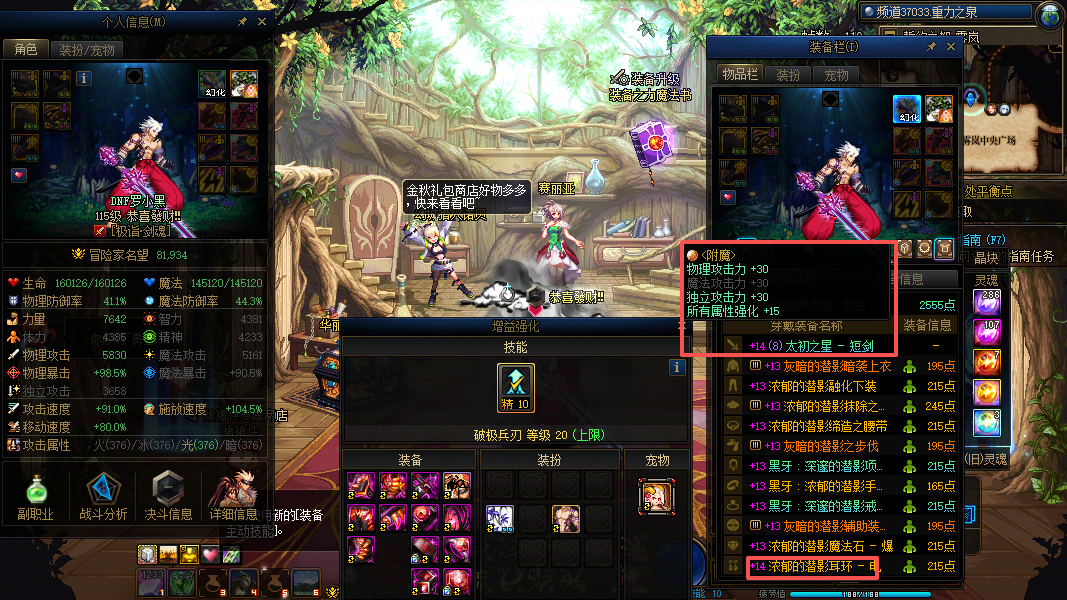The width and height of the screenshot is (1067, 600).
Task: Select the pet icon under 宠物 in 增益强化
Action: pos(656,493)
